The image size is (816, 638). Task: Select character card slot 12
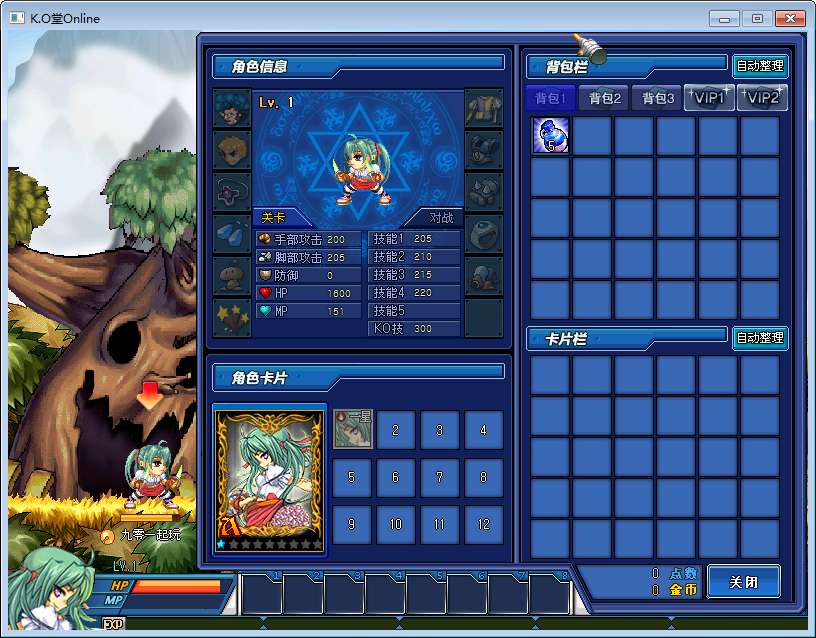pos(484,524)
